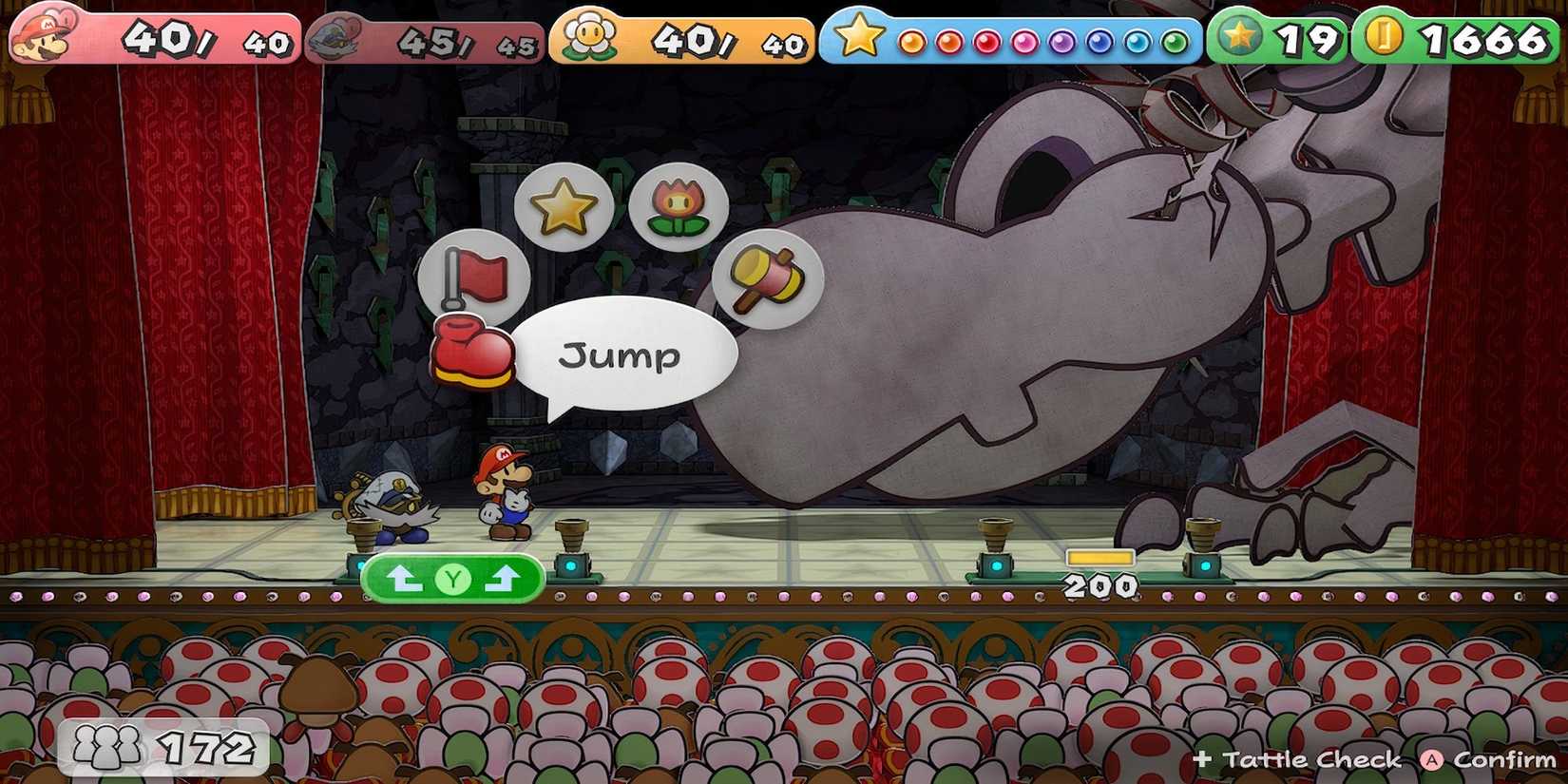The width and height of the screenshot is (1568, 784).
Task: Select the Hammer attack icon
Action: click(x=766, y=277)
